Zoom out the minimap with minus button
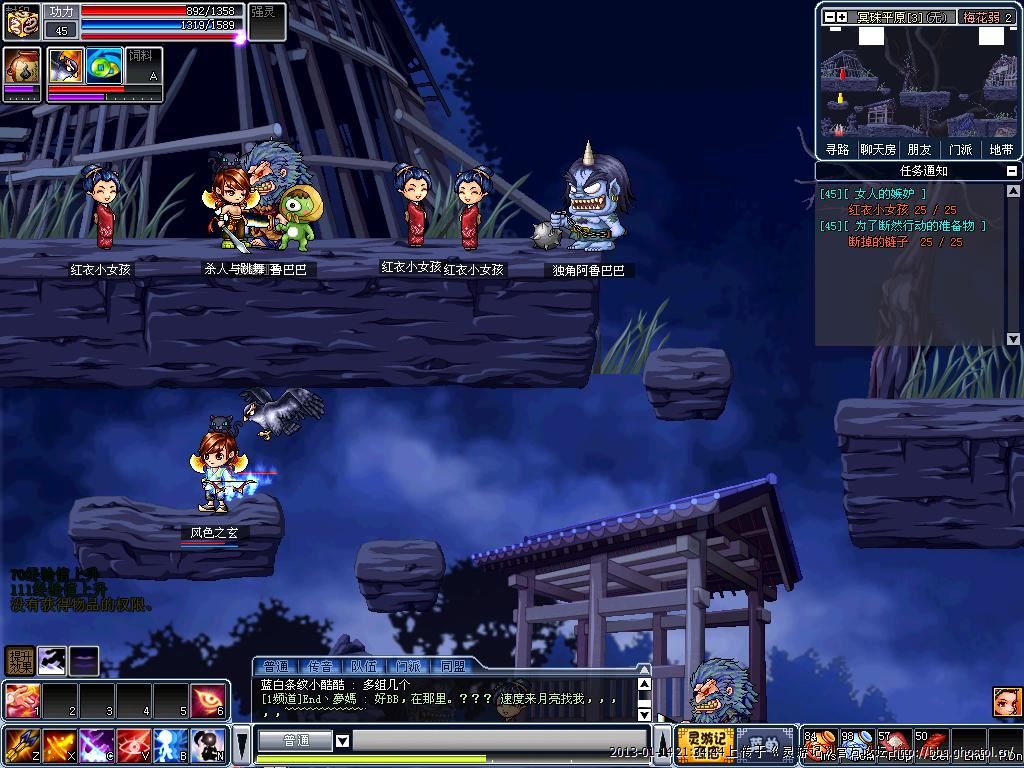The image size is (1024, 768). 828,17
